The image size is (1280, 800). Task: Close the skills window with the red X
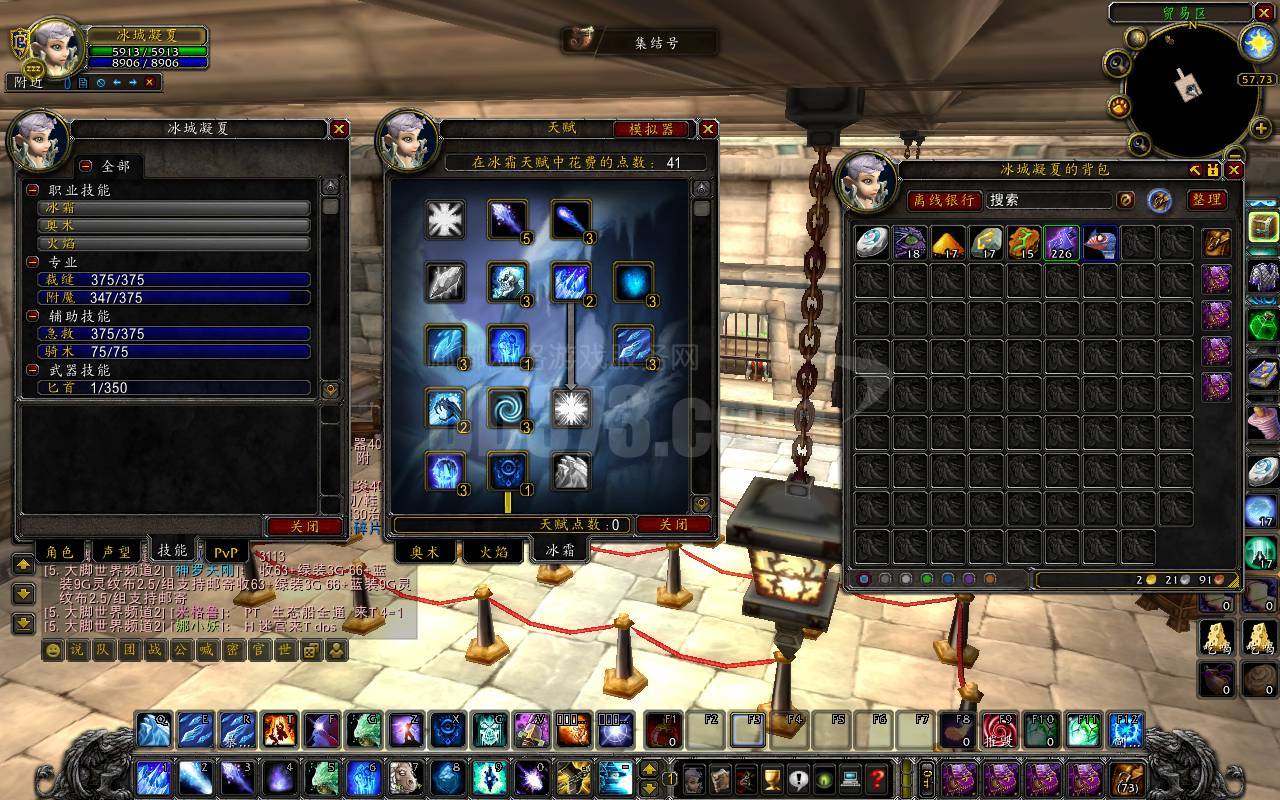339,129
